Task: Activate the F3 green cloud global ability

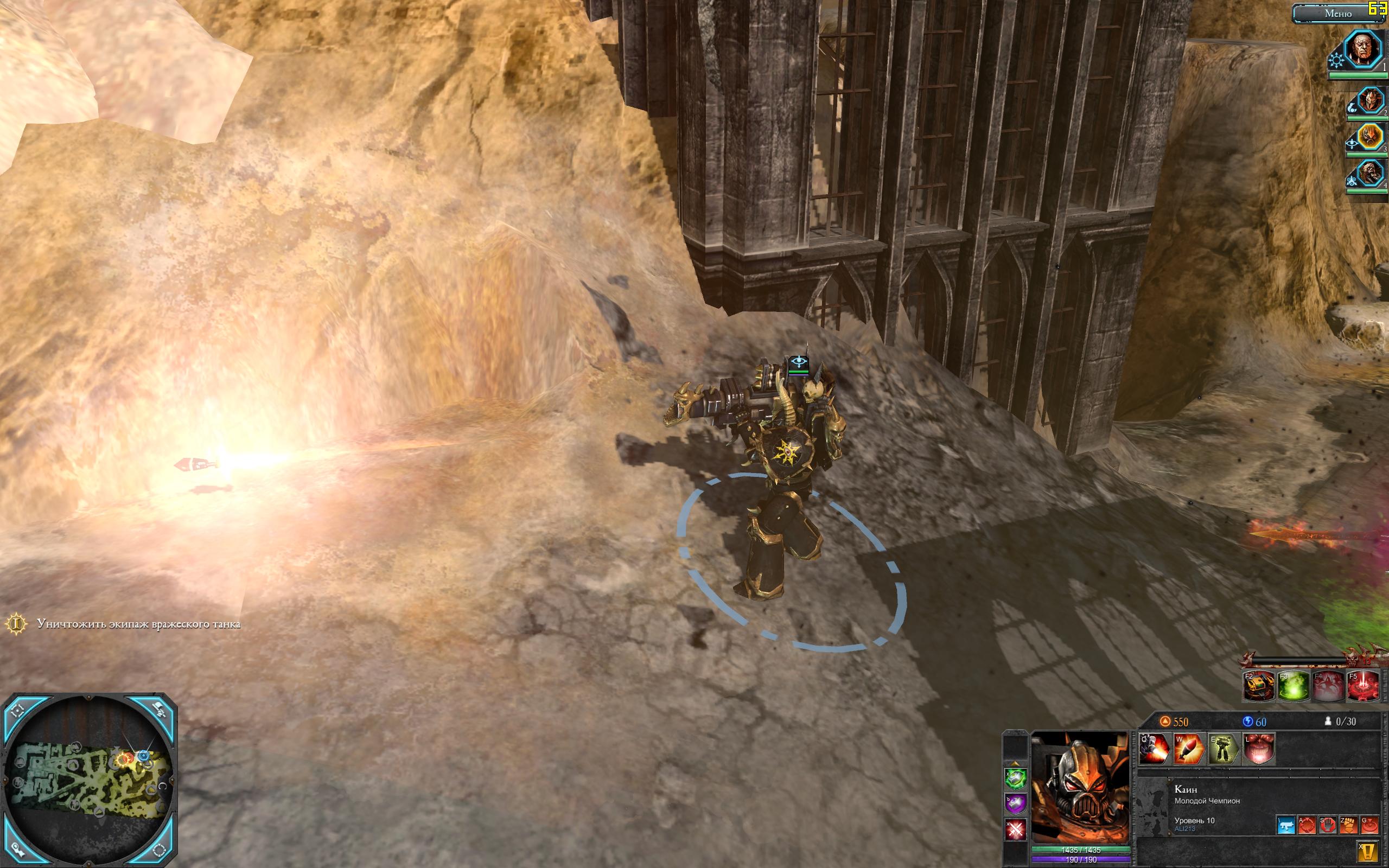Action: pyautogui.click(x=1294, y=686)
